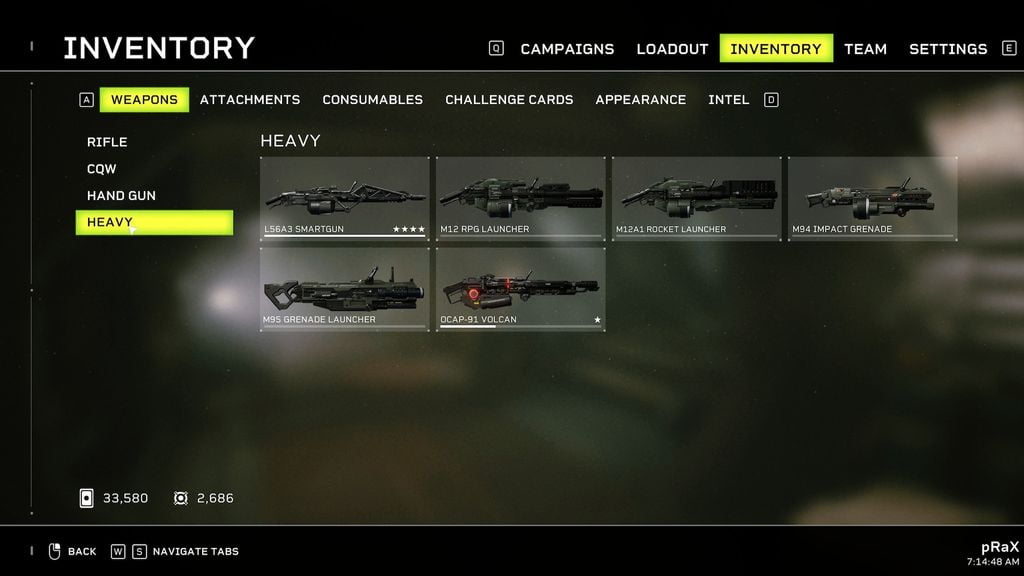Image resolution: width=1024 pixels, height=576 pixels.
Task: Pick the M12 RPG Launcher tile
Action: point(521,199)
